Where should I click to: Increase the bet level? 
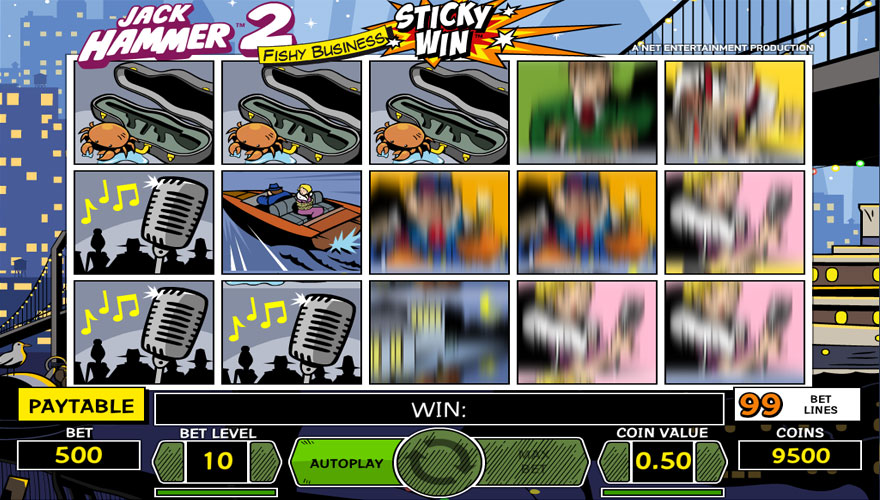[265, 461]
